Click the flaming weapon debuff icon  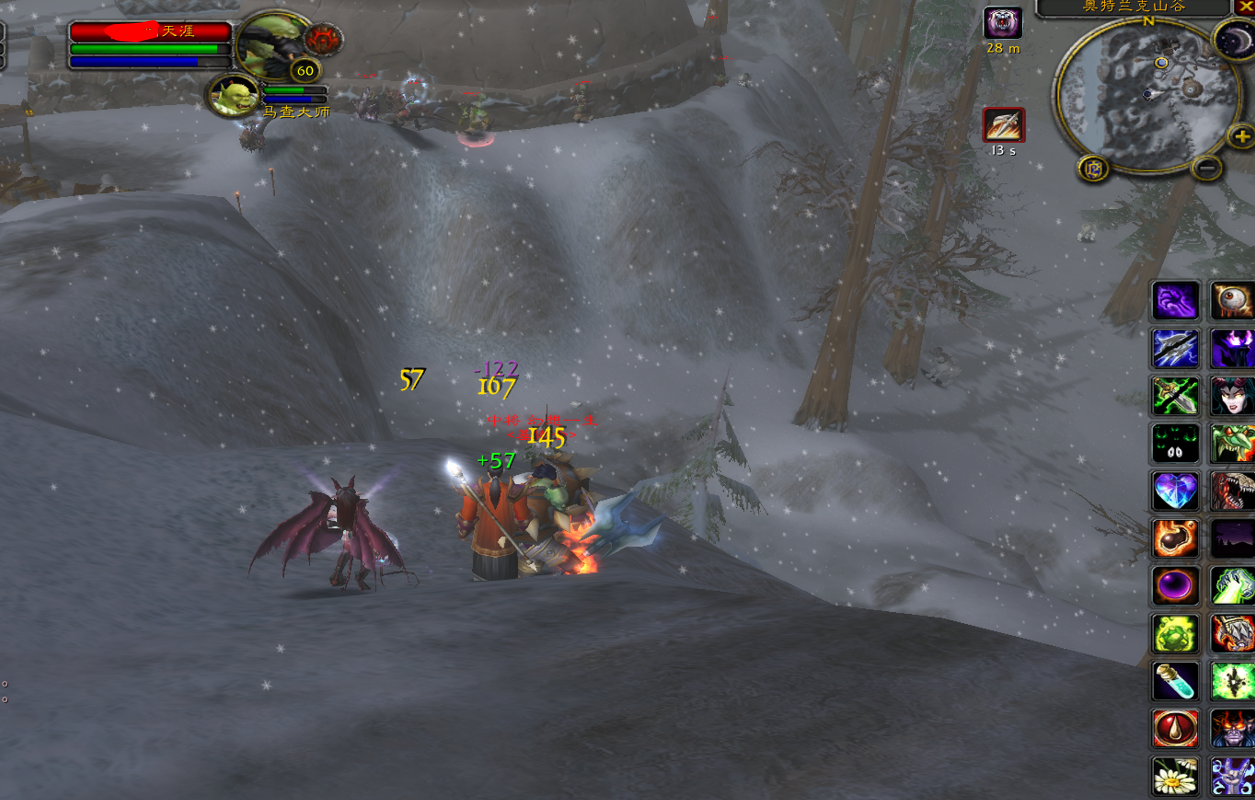click(x=1003, y=126)
